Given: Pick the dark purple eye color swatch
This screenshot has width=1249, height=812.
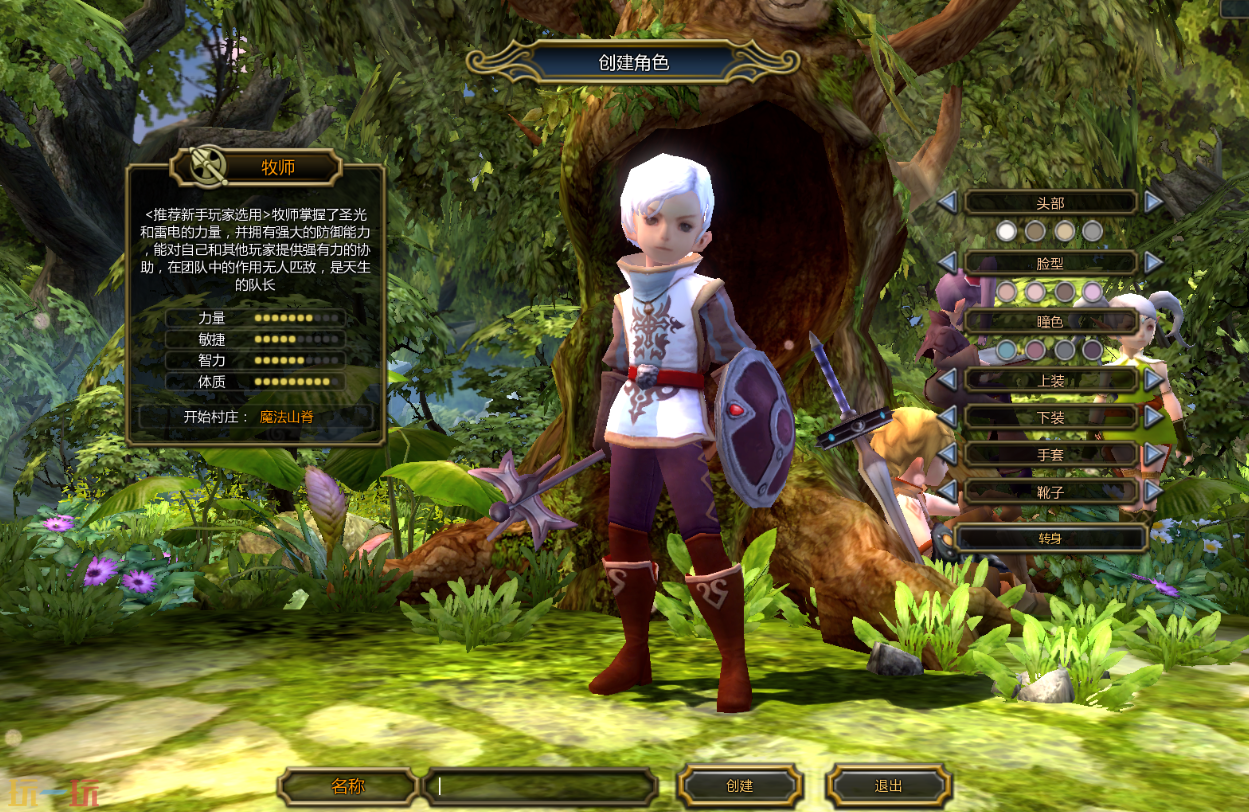Looking at the screenshot, I should [x=1093, y=350].
